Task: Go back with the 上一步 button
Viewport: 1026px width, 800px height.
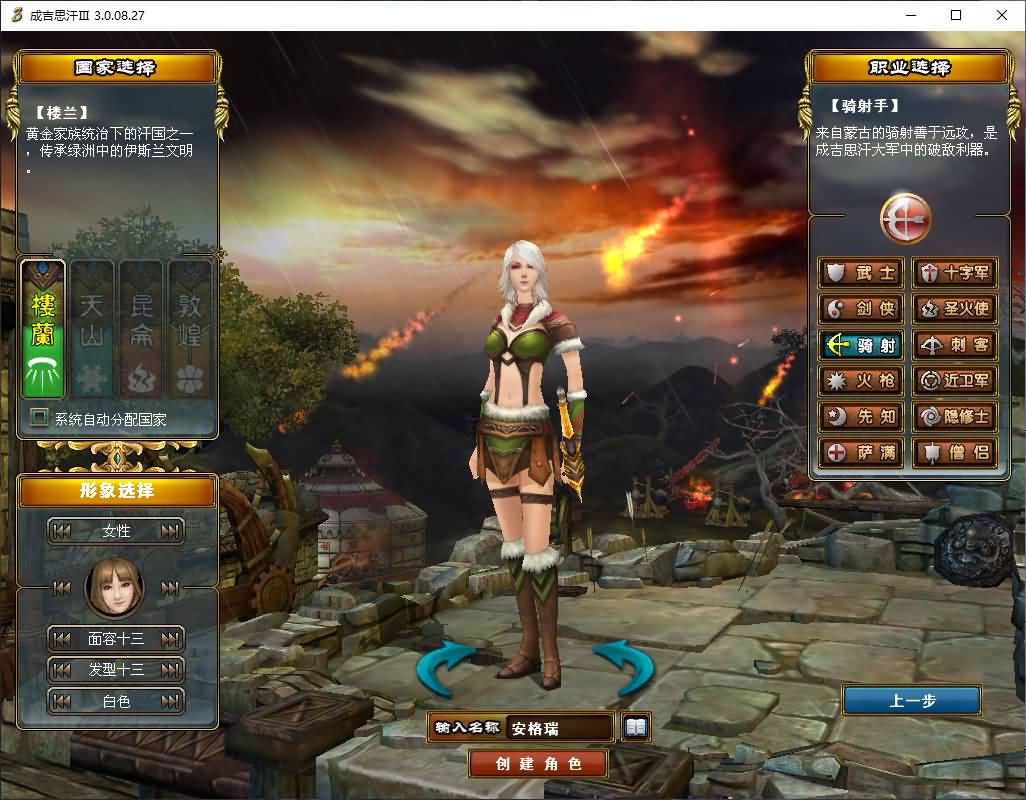Action: [911, 700]
